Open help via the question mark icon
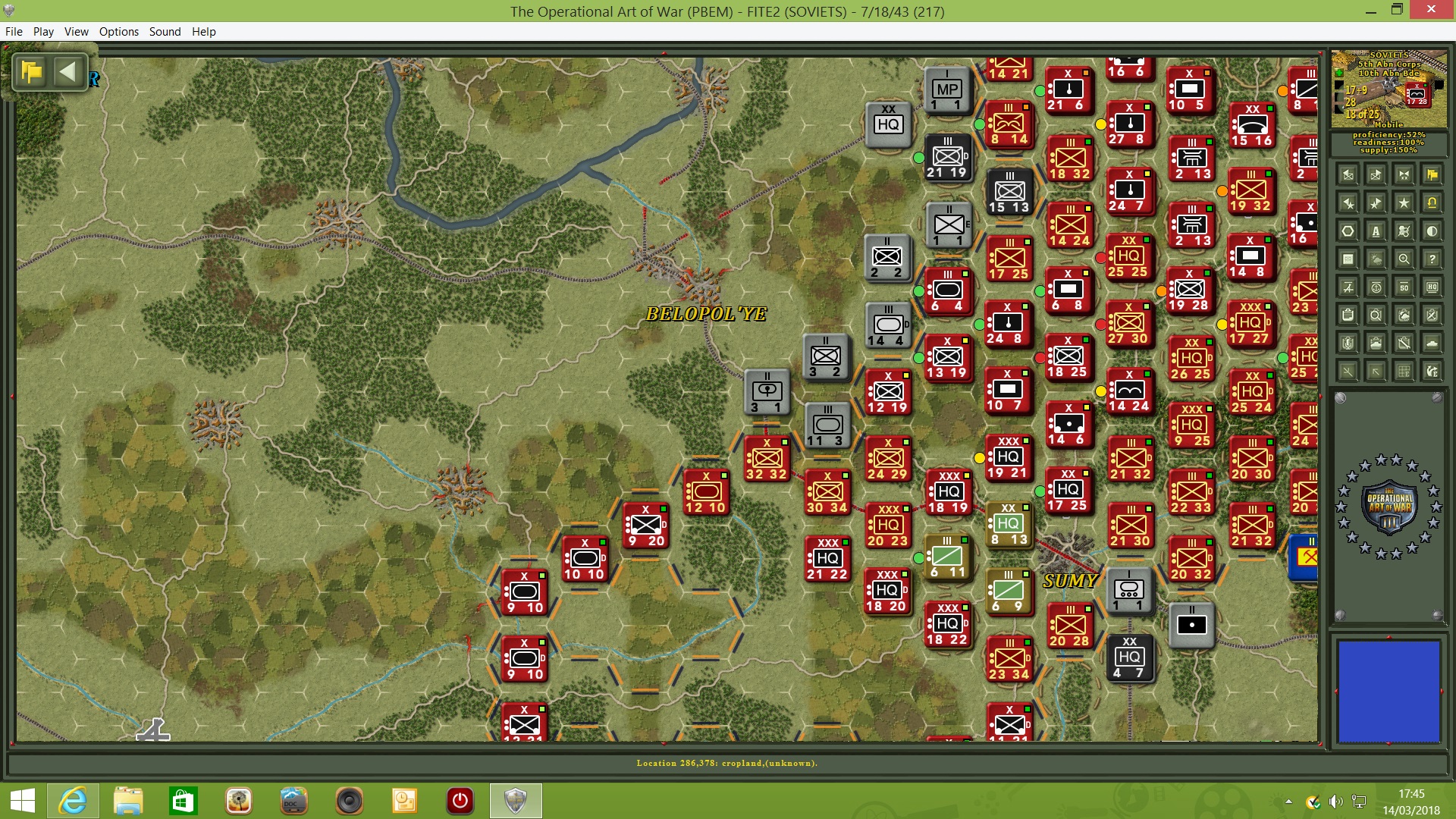 click(1432, 259)
